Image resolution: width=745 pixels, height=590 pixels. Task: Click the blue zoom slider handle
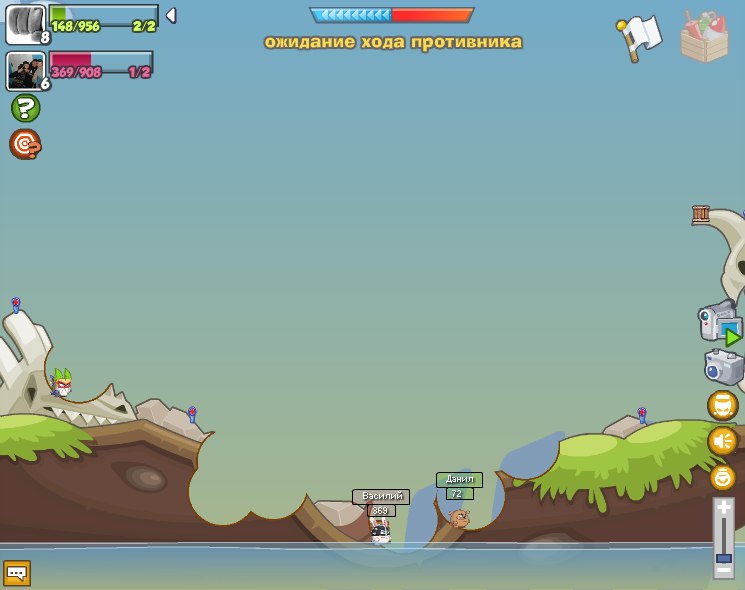click(x=724, y=558)
